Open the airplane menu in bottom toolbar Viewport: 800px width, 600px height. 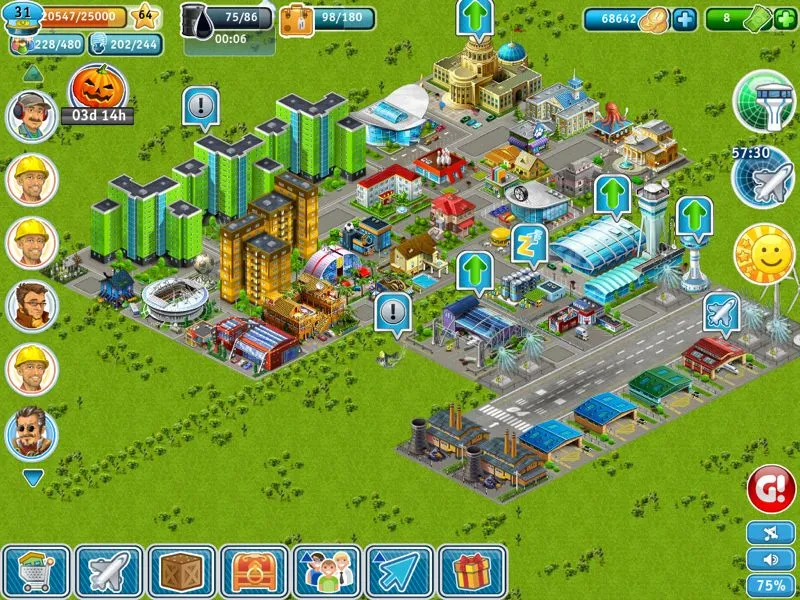click(109, 572)
